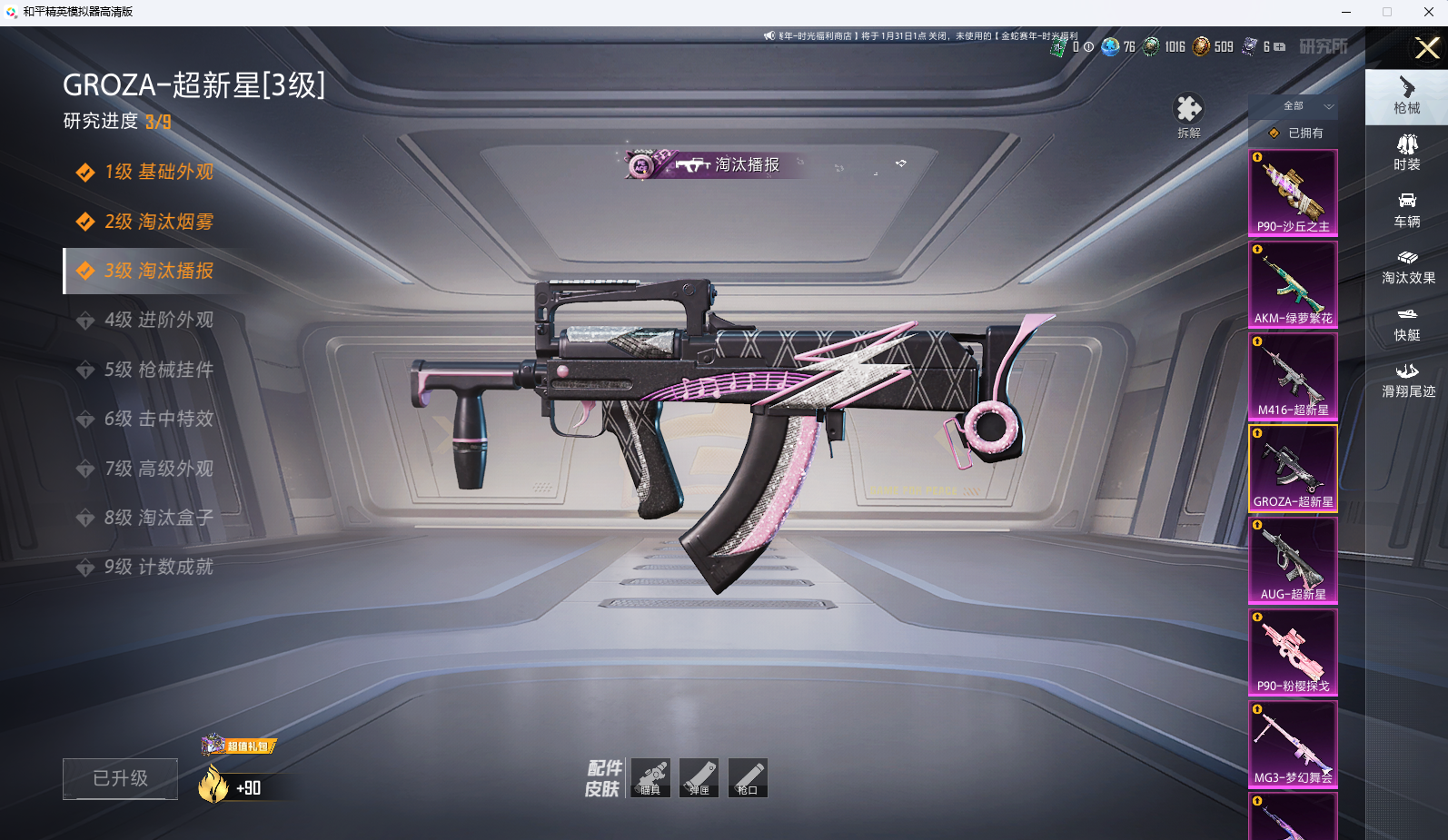This screenshot has width=1448, height=840.
Task: Toggle the 已拥有 owned filter
Action: click(1296, 133)
